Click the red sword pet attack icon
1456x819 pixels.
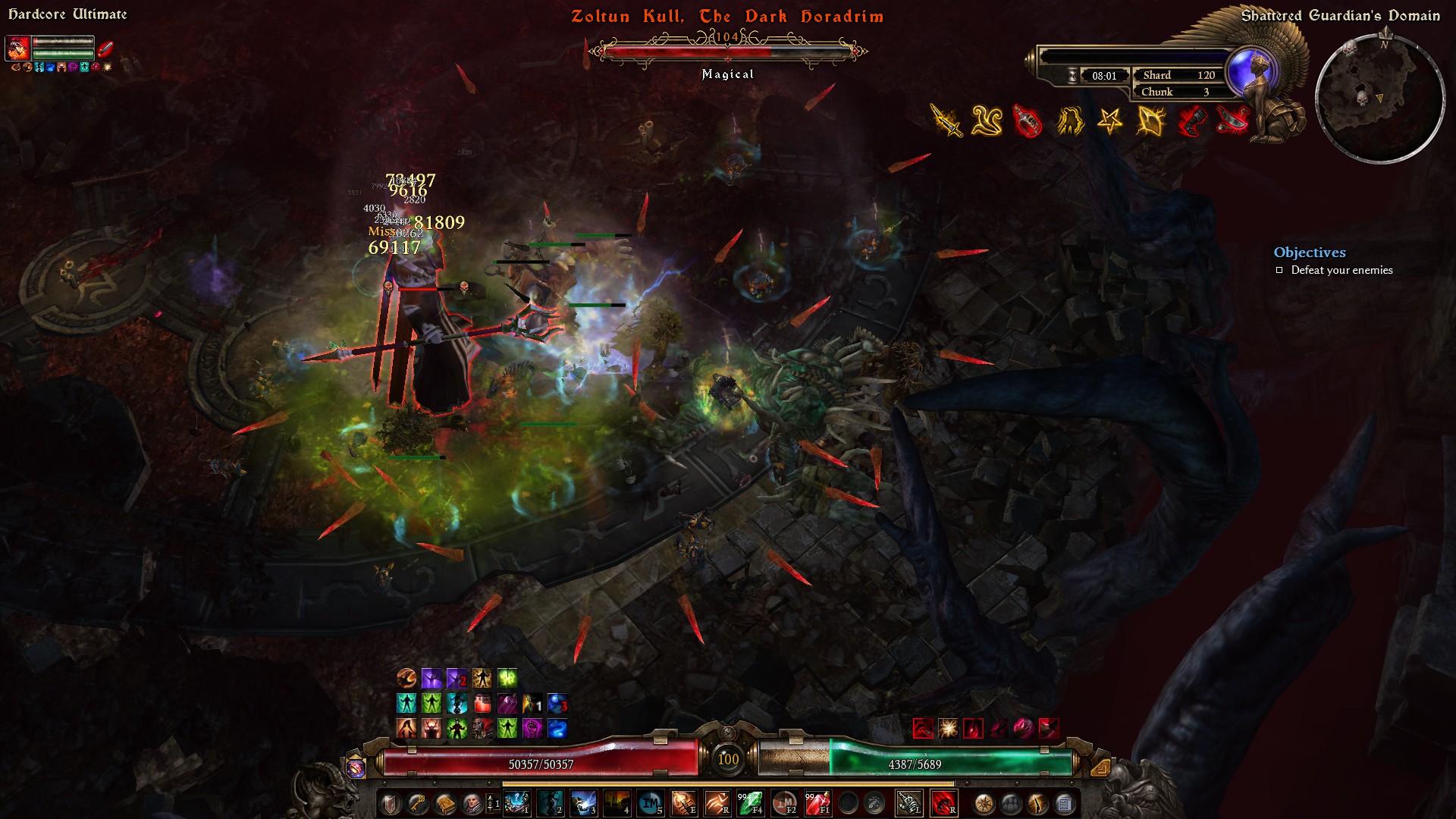tap(105, 49)
